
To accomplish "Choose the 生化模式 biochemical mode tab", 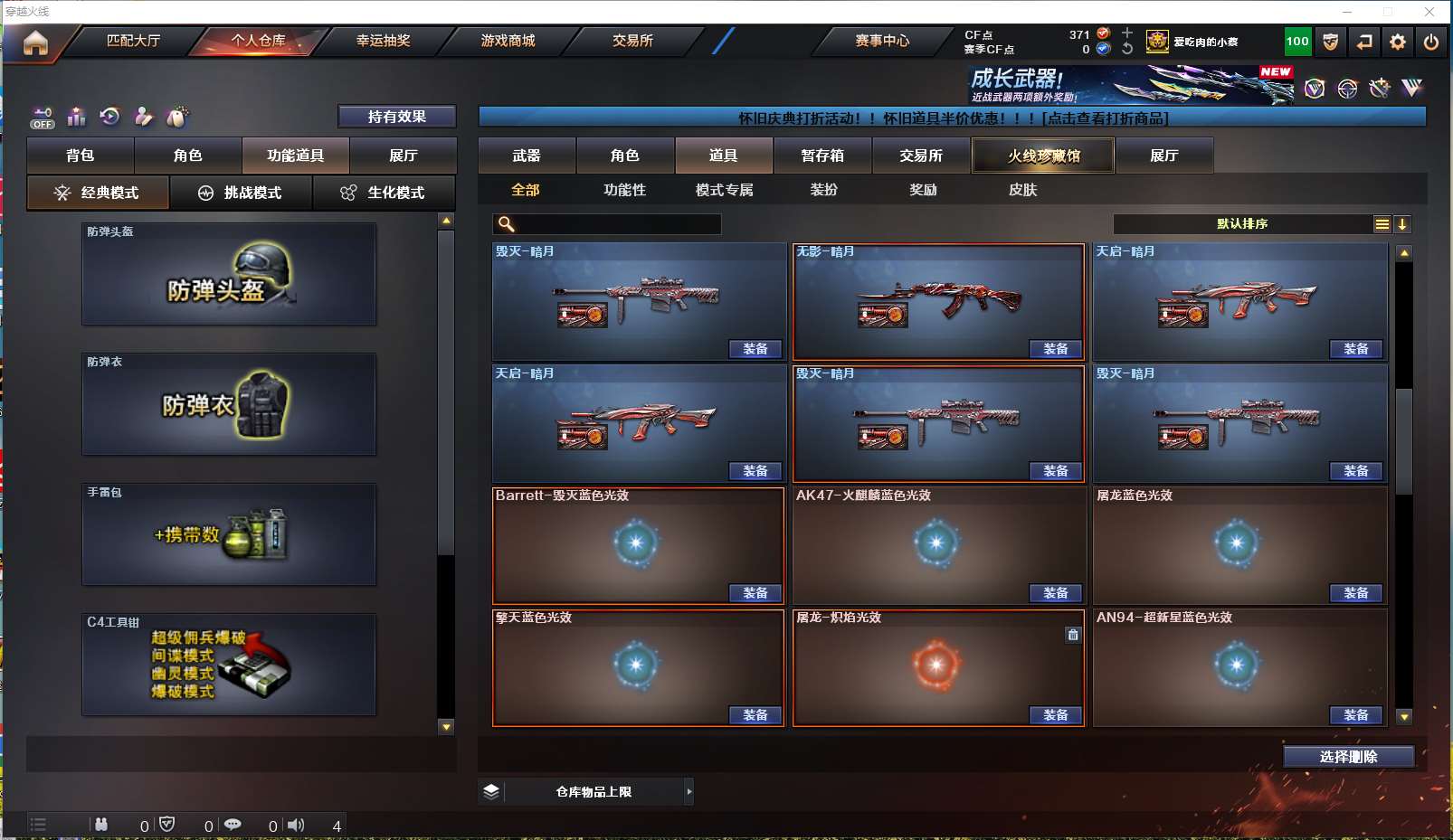I will 384,193.
